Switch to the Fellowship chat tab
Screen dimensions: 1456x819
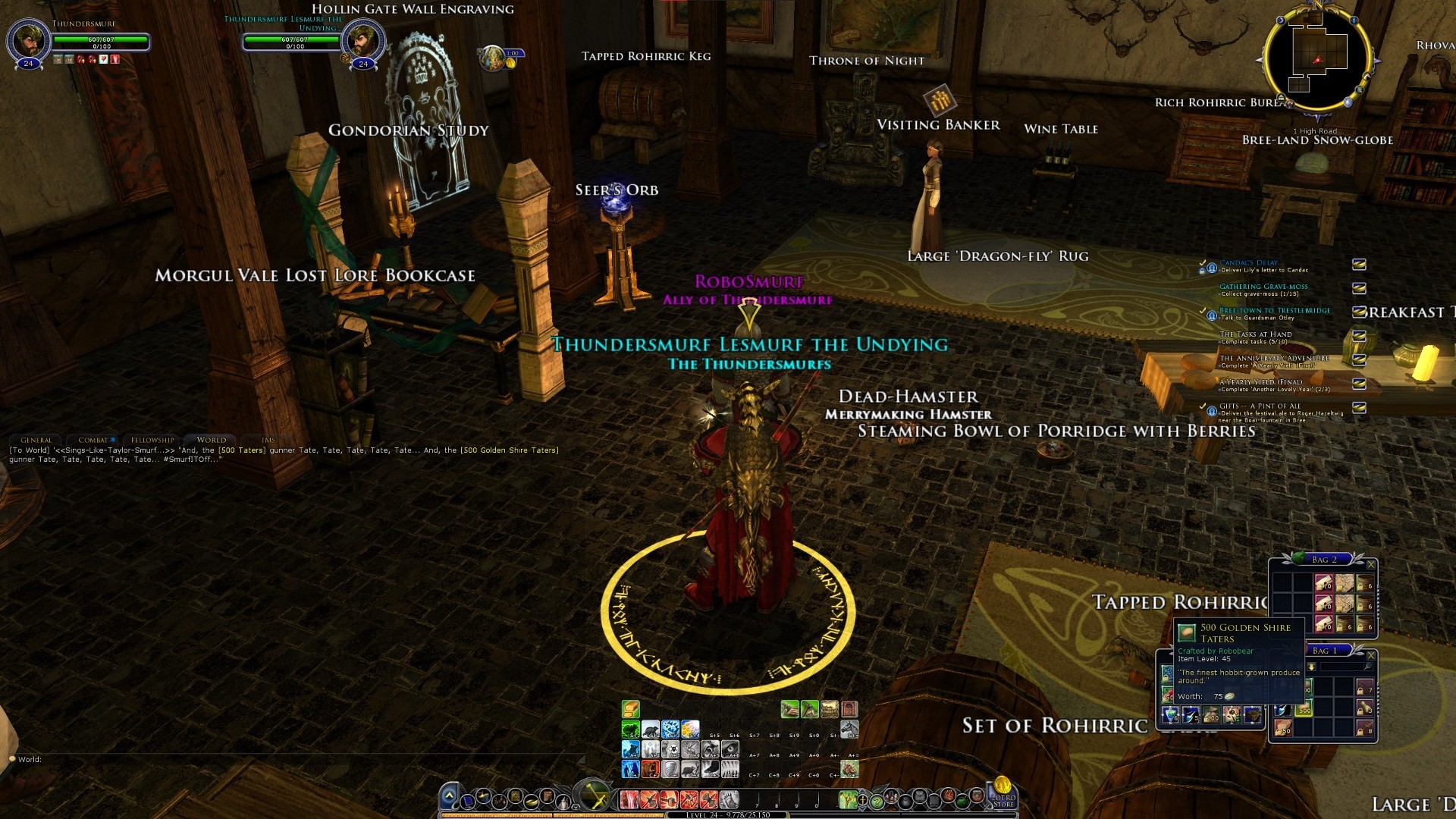(x=152, y=440)
